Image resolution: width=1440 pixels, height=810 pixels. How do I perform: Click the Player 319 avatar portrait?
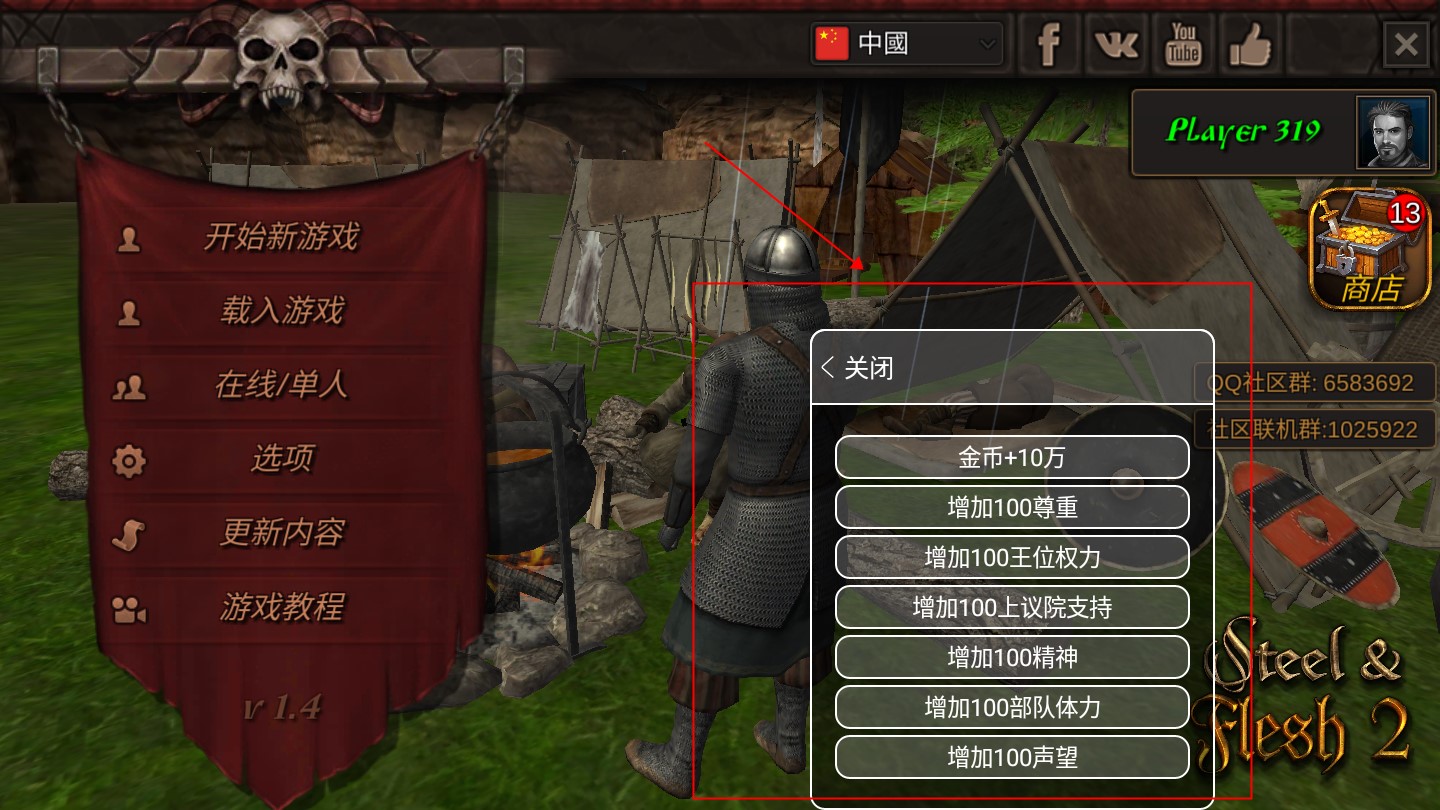point(1392,131)
